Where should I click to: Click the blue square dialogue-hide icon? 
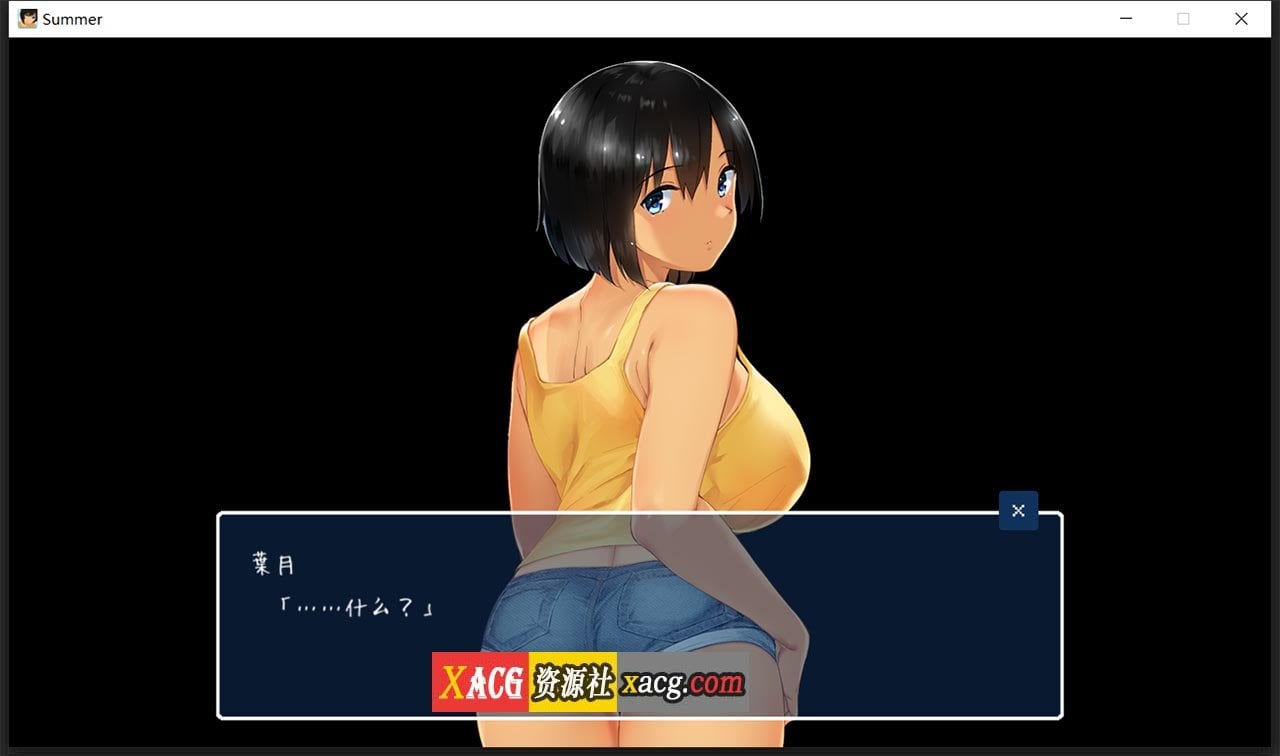pos(1018,510)
